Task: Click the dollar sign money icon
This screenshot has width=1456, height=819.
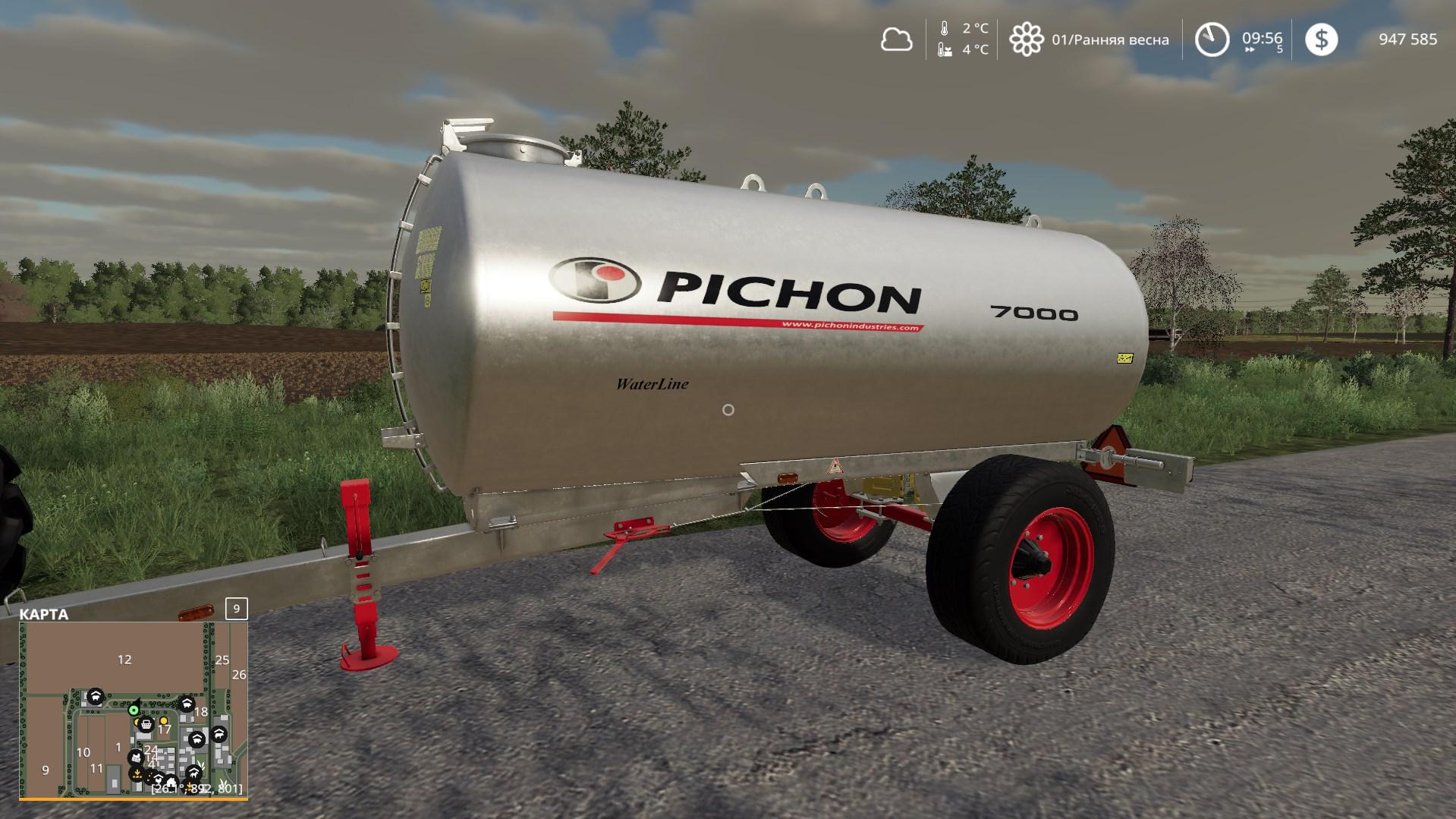Action: click(1321, 39)
